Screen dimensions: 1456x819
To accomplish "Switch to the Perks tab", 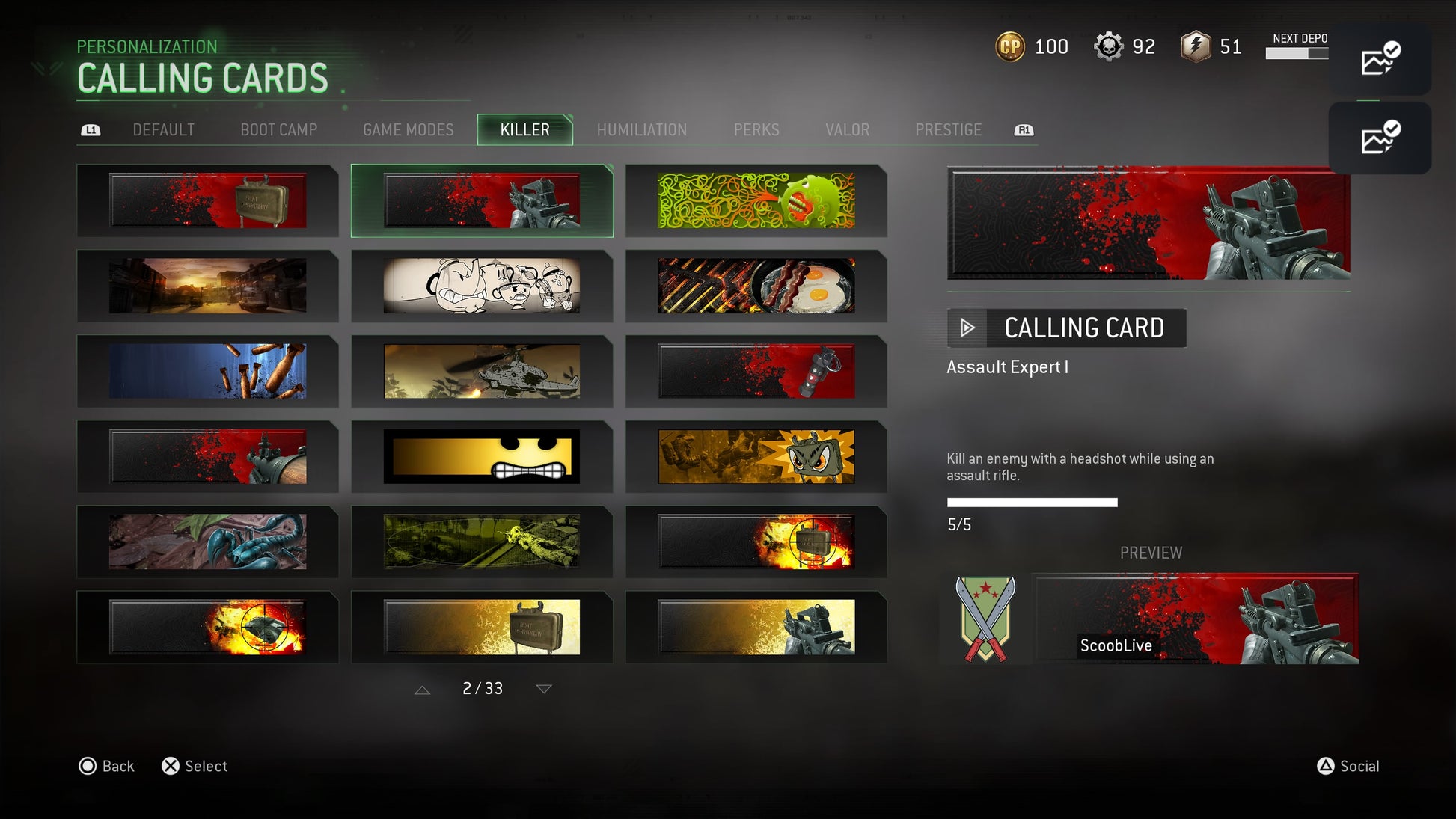I will click(x=756, y=130).
